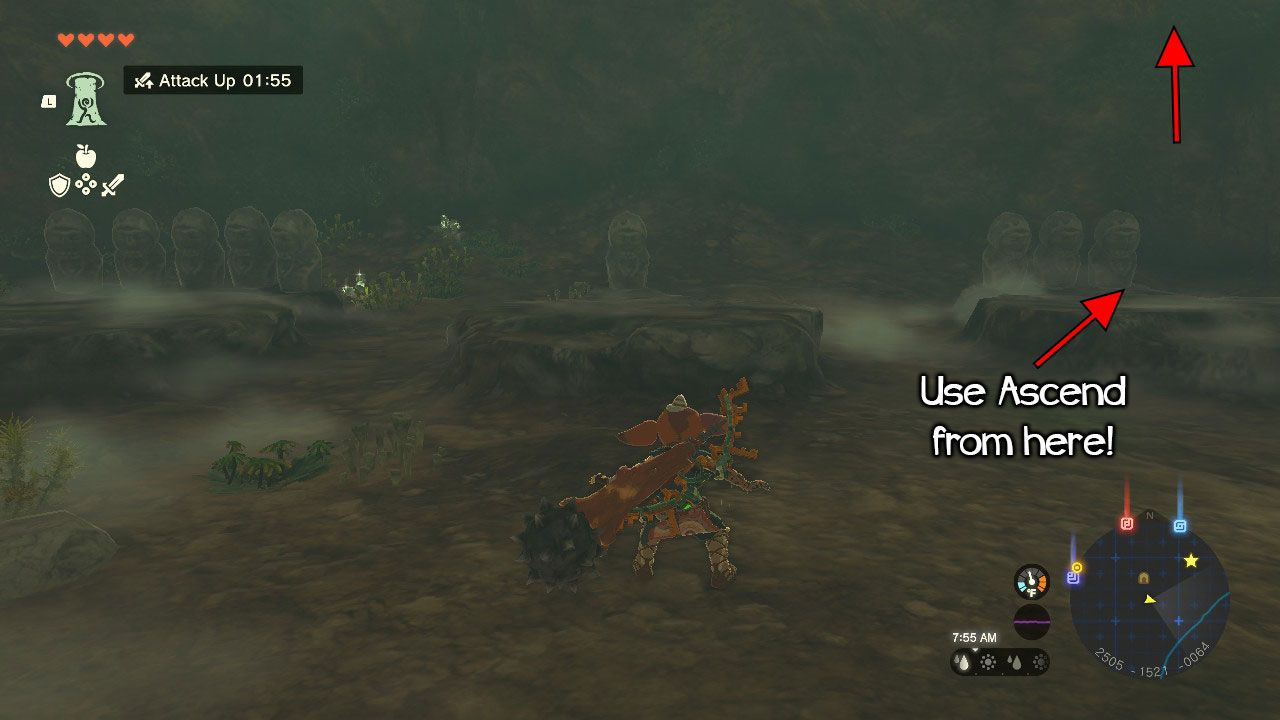Click the Attack Up sword-arrow icon
The image size is (1280, 720).
(144, 82)
